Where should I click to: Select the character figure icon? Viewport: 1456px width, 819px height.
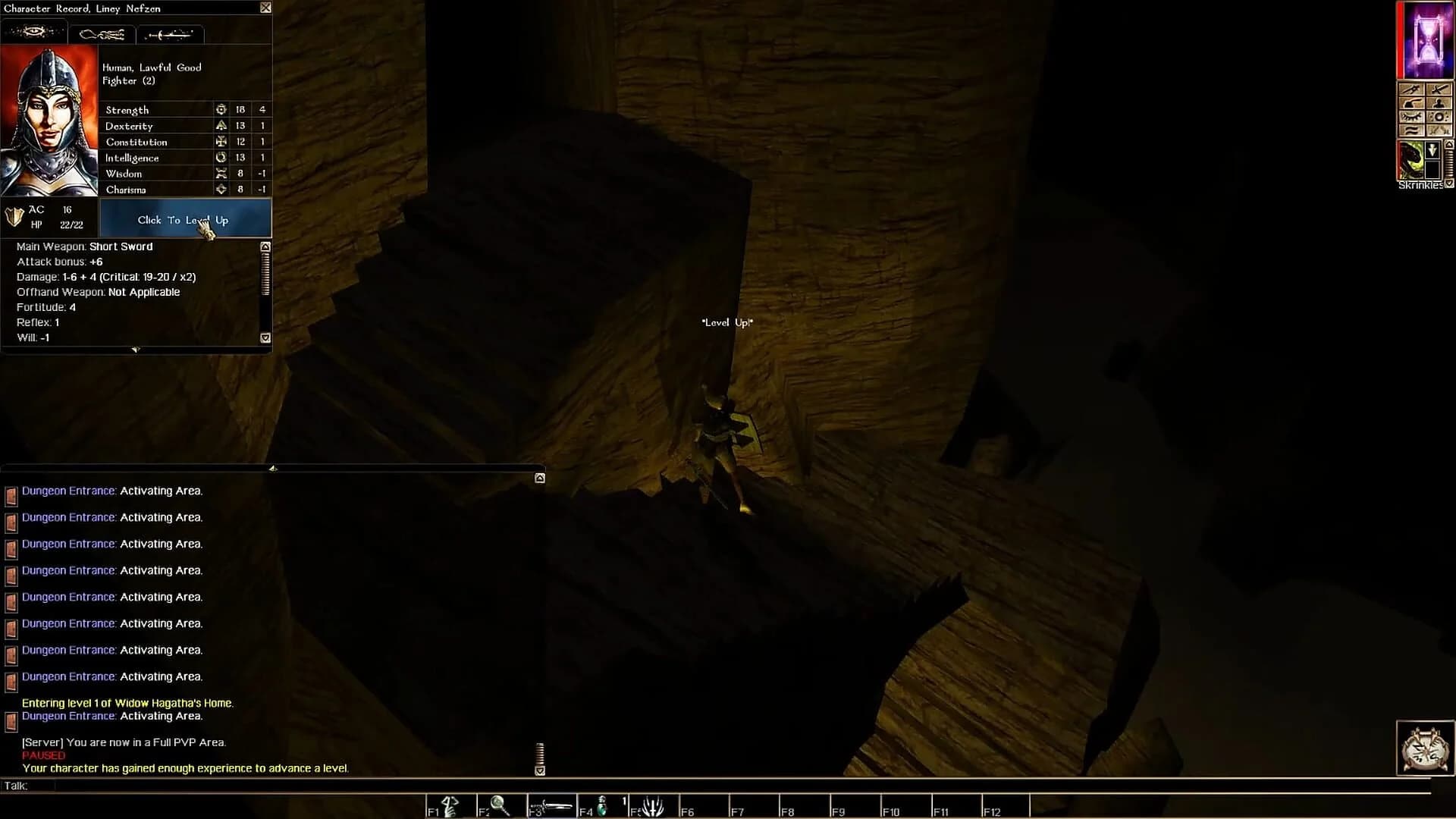(1439, 103)
